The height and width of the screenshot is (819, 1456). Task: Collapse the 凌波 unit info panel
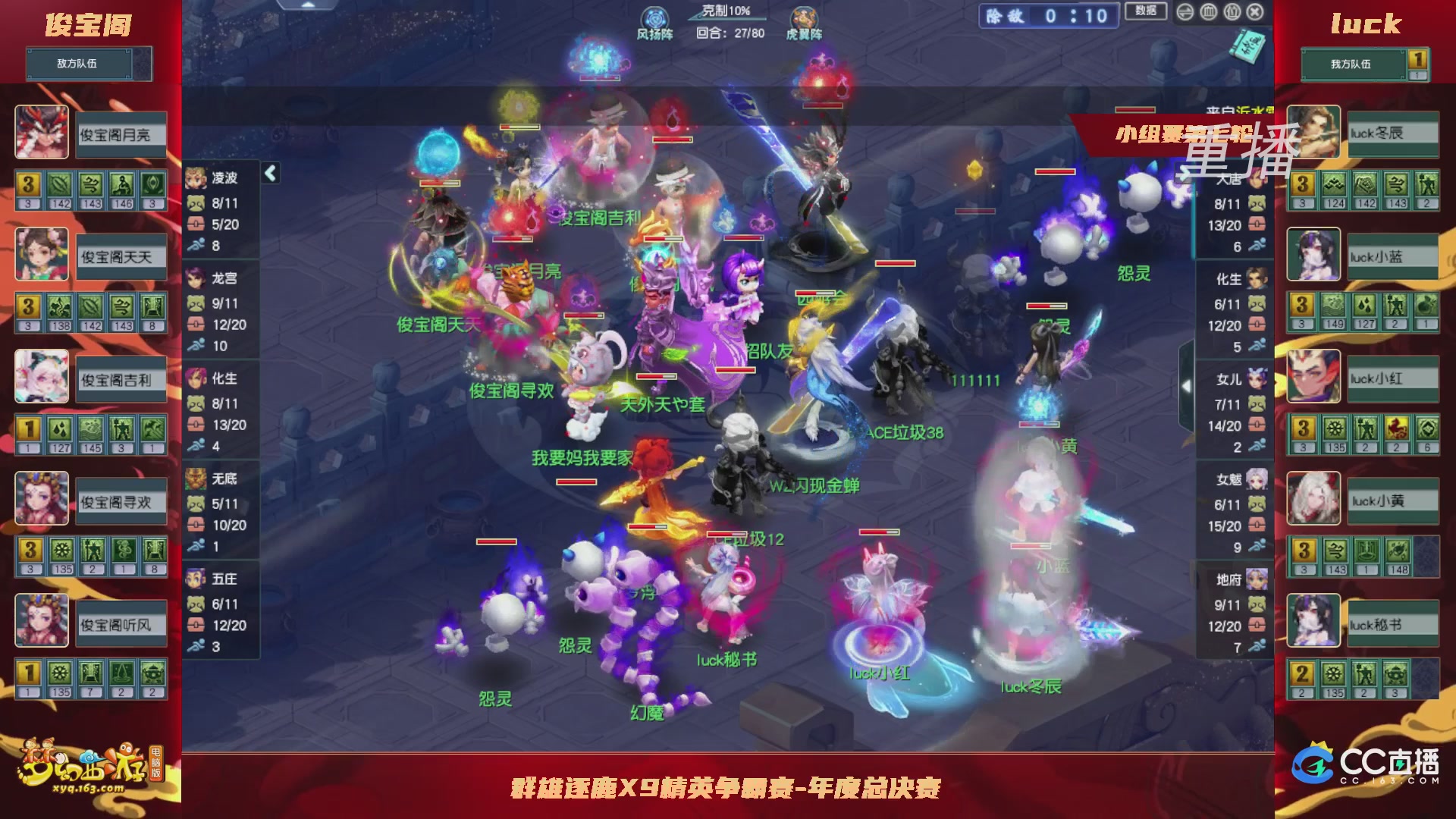coord(269,173)
